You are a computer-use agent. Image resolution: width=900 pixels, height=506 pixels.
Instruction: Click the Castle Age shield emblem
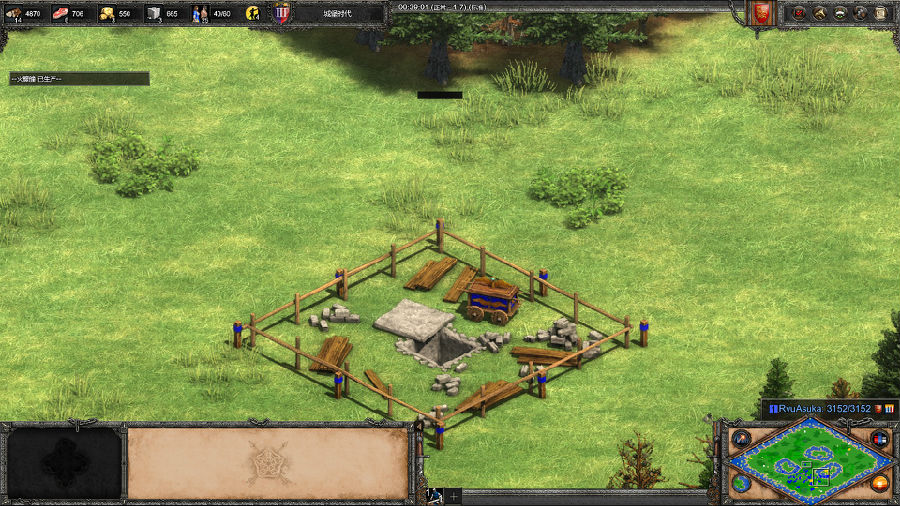tap(281, 13)
